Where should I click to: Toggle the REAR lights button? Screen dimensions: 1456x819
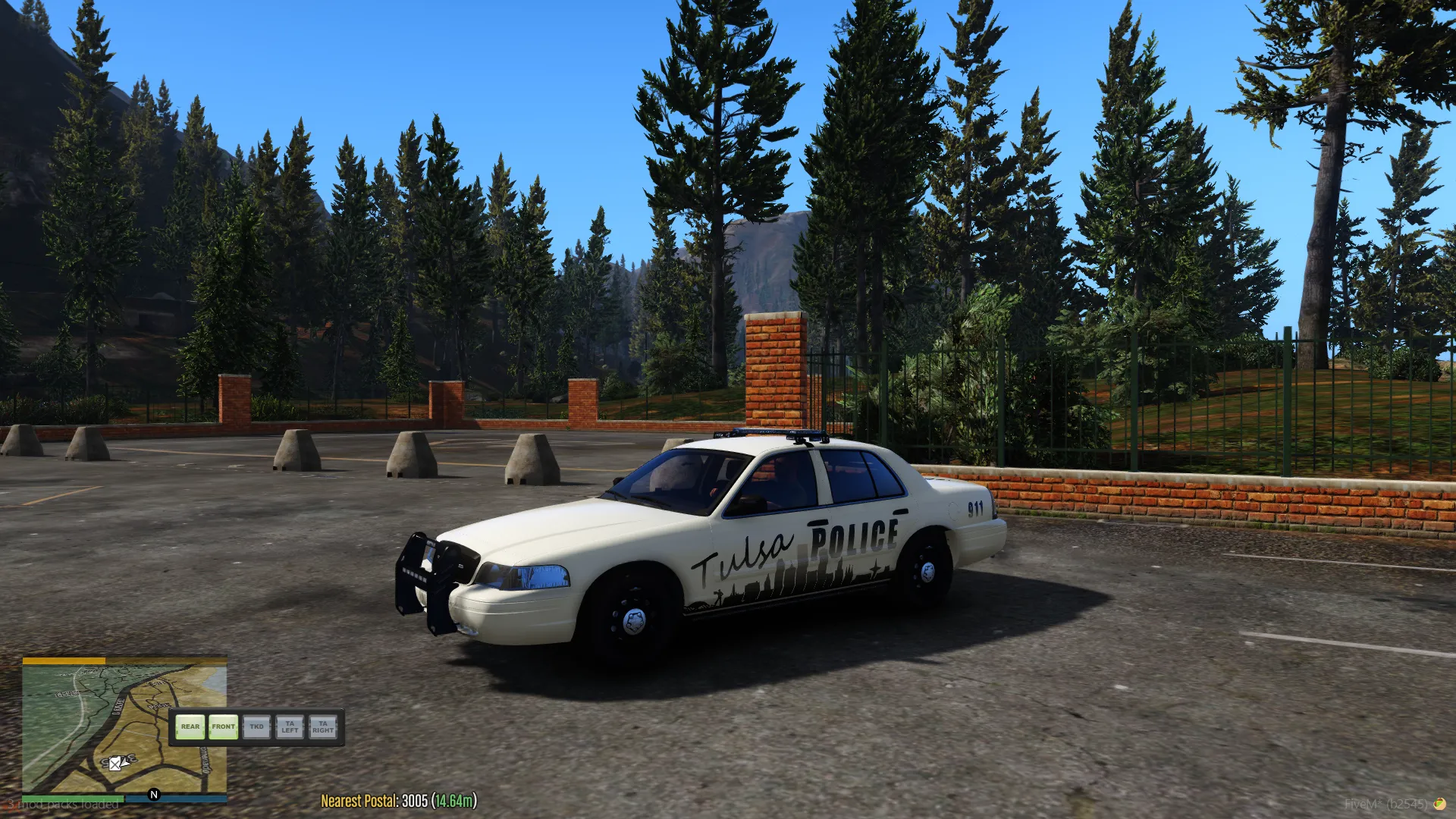coord(190,727)
